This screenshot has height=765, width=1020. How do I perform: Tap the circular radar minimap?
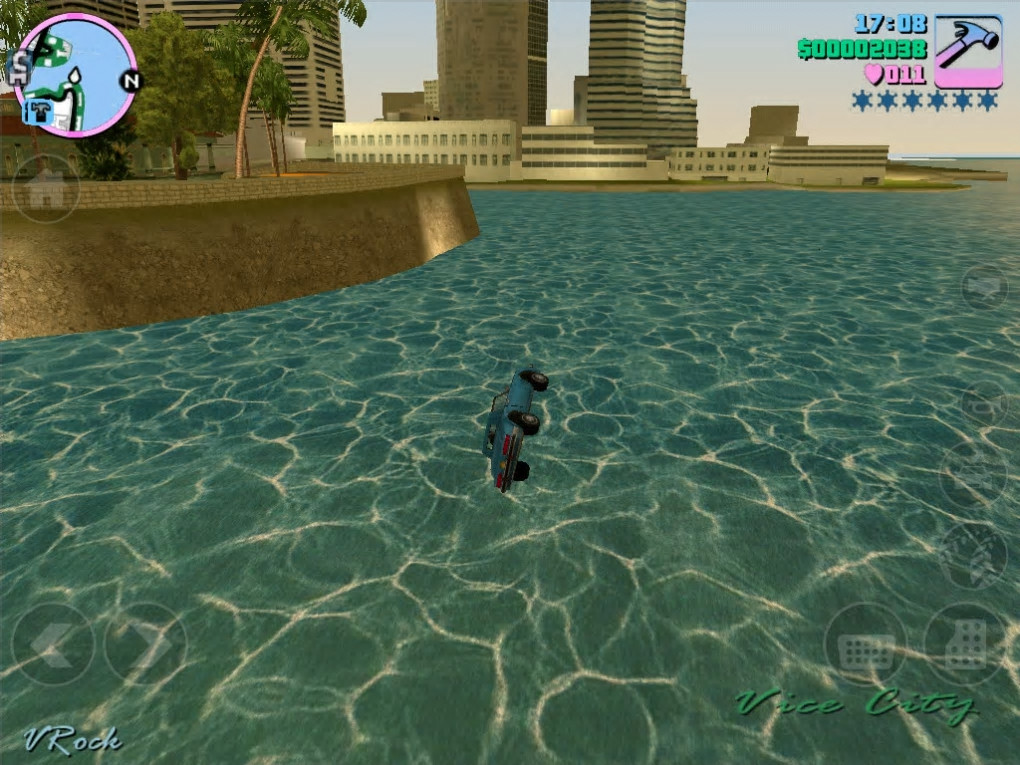coord(75,76)
